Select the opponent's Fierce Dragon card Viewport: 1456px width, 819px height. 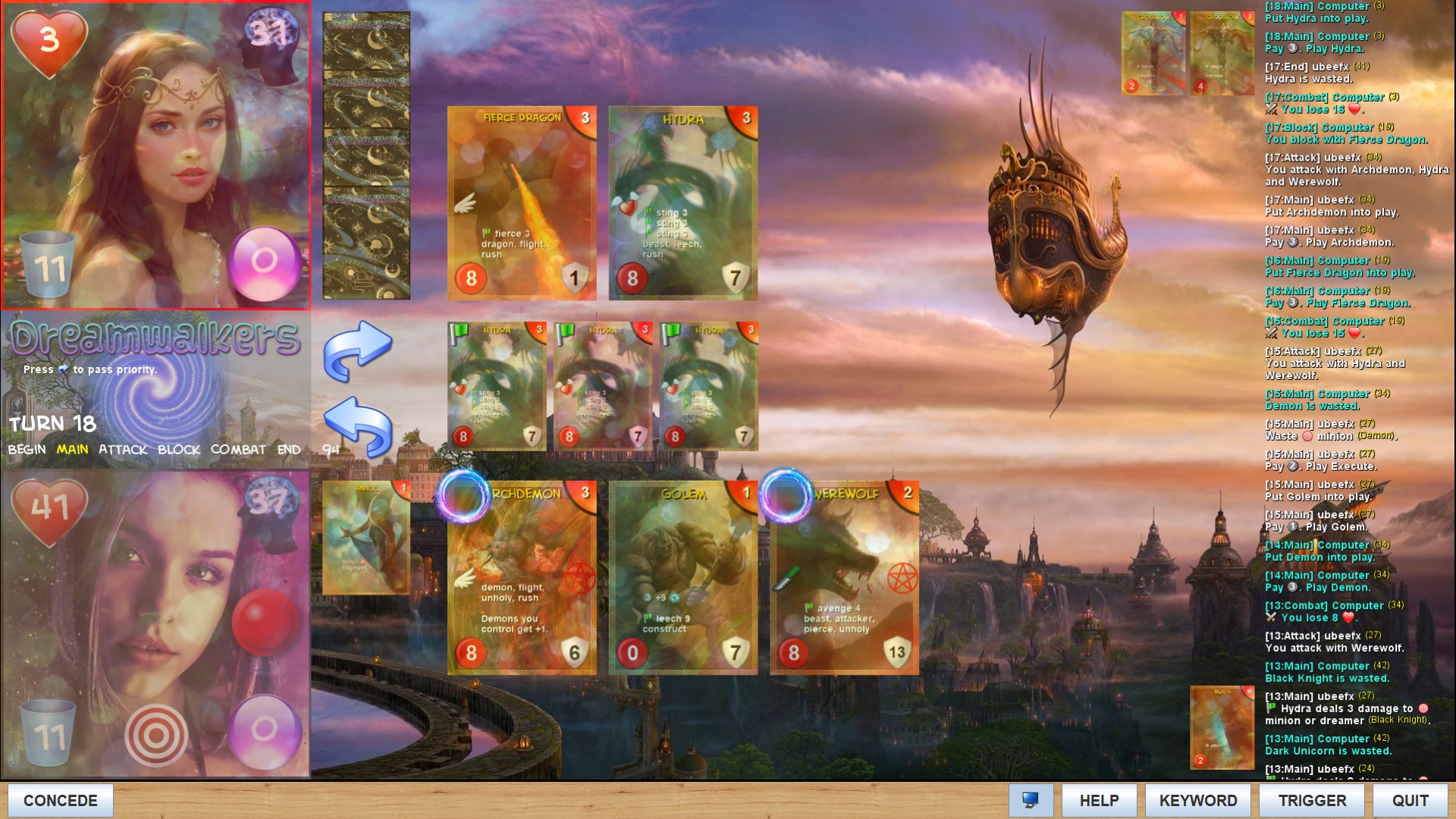click(x=522, y=202)
